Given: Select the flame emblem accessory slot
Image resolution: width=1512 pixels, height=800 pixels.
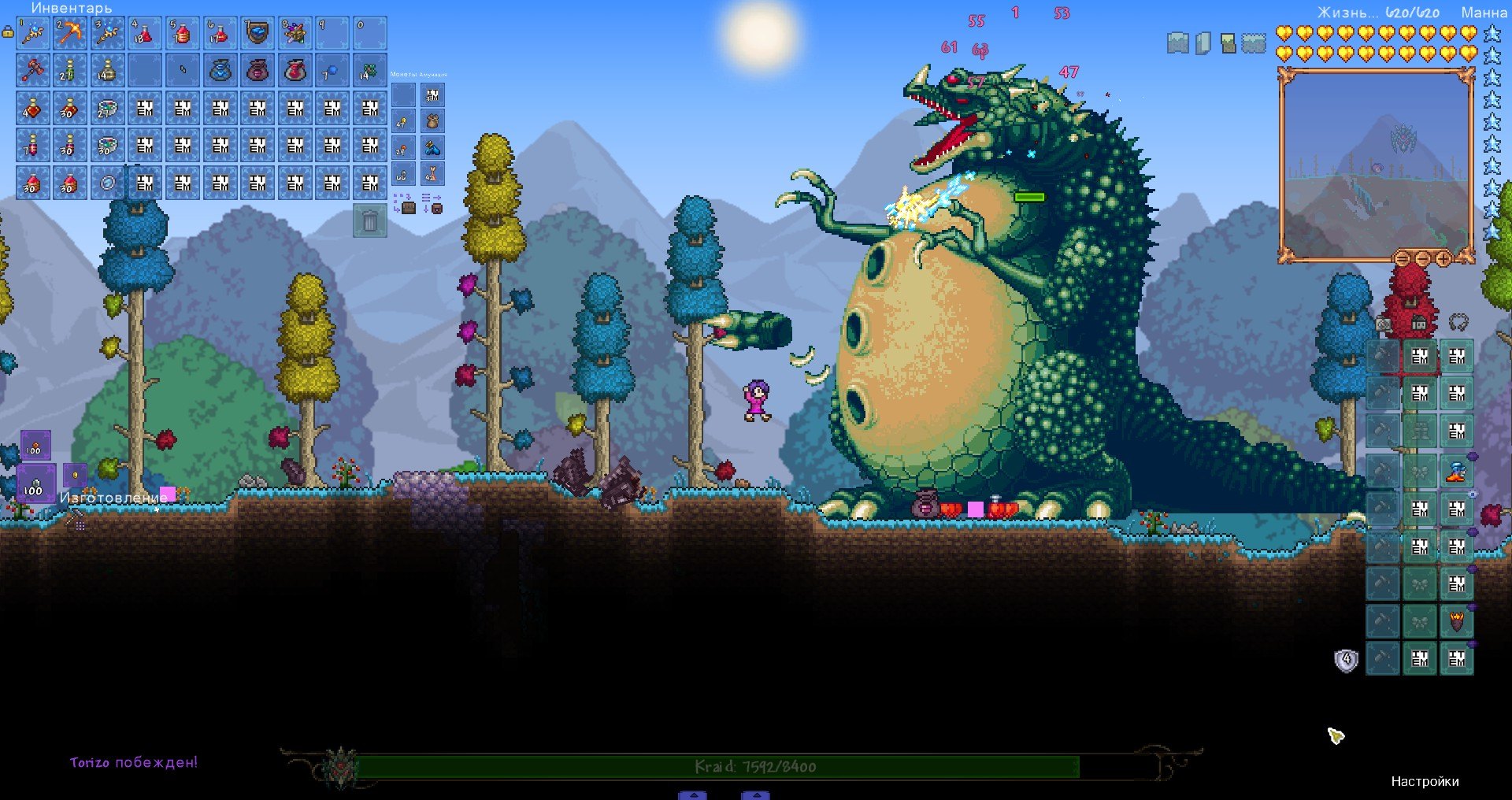Looking at the screenshot, I should [x=1456, y=622].
